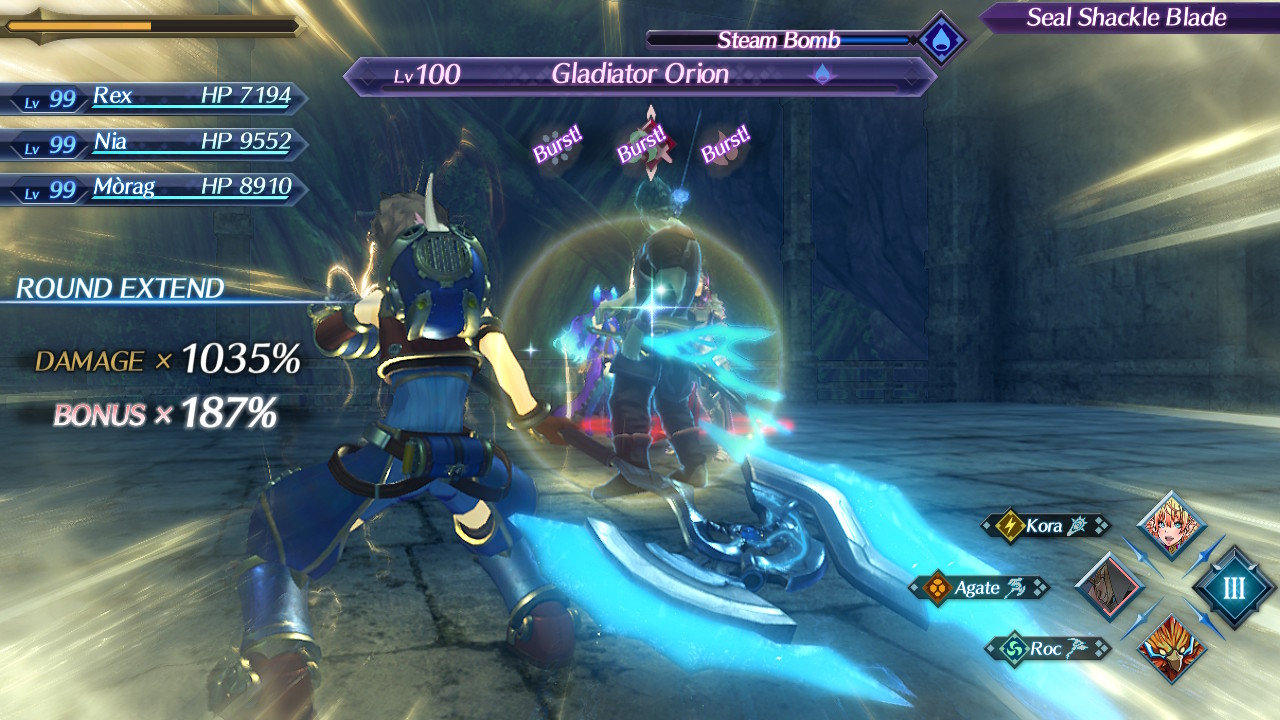Select Mòrag's party status row
This screenshot has width=1280, height=720.
coord(155,188)
